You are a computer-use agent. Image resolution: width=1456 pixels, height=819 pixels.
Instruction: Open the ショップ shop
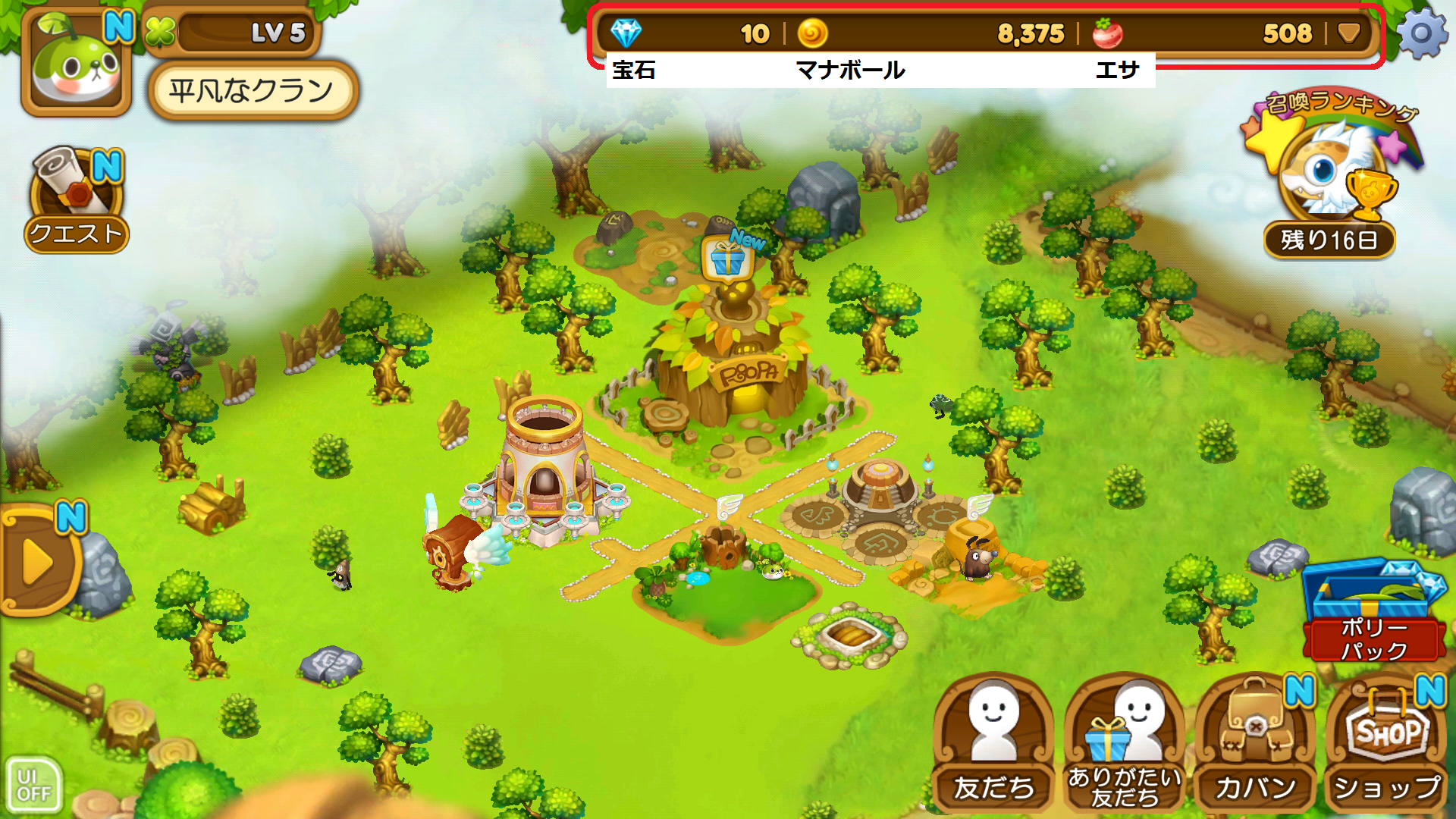pos(1387,742)
